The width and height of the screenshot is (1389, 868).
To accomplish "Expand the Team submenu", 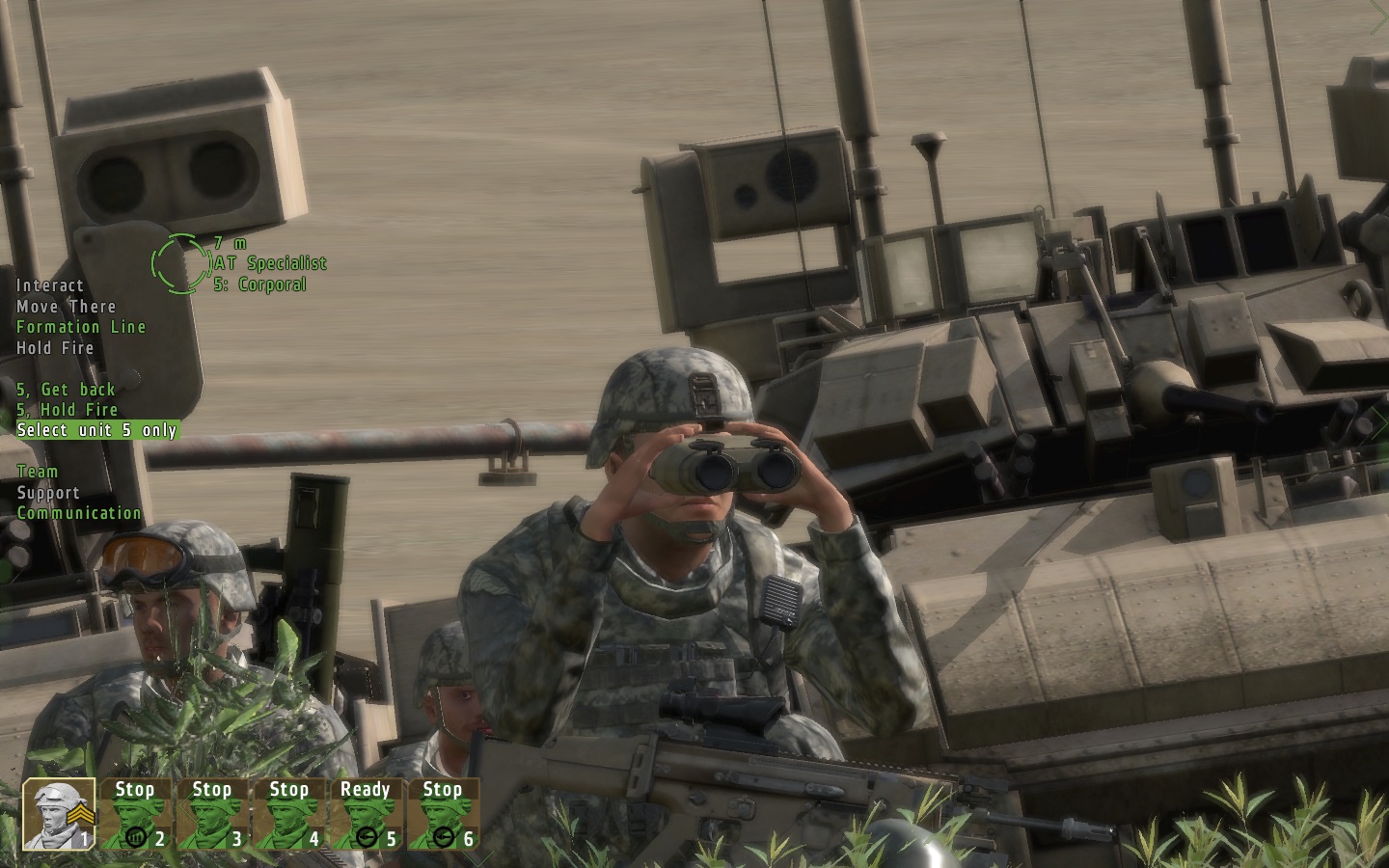I will click(36, 472).
